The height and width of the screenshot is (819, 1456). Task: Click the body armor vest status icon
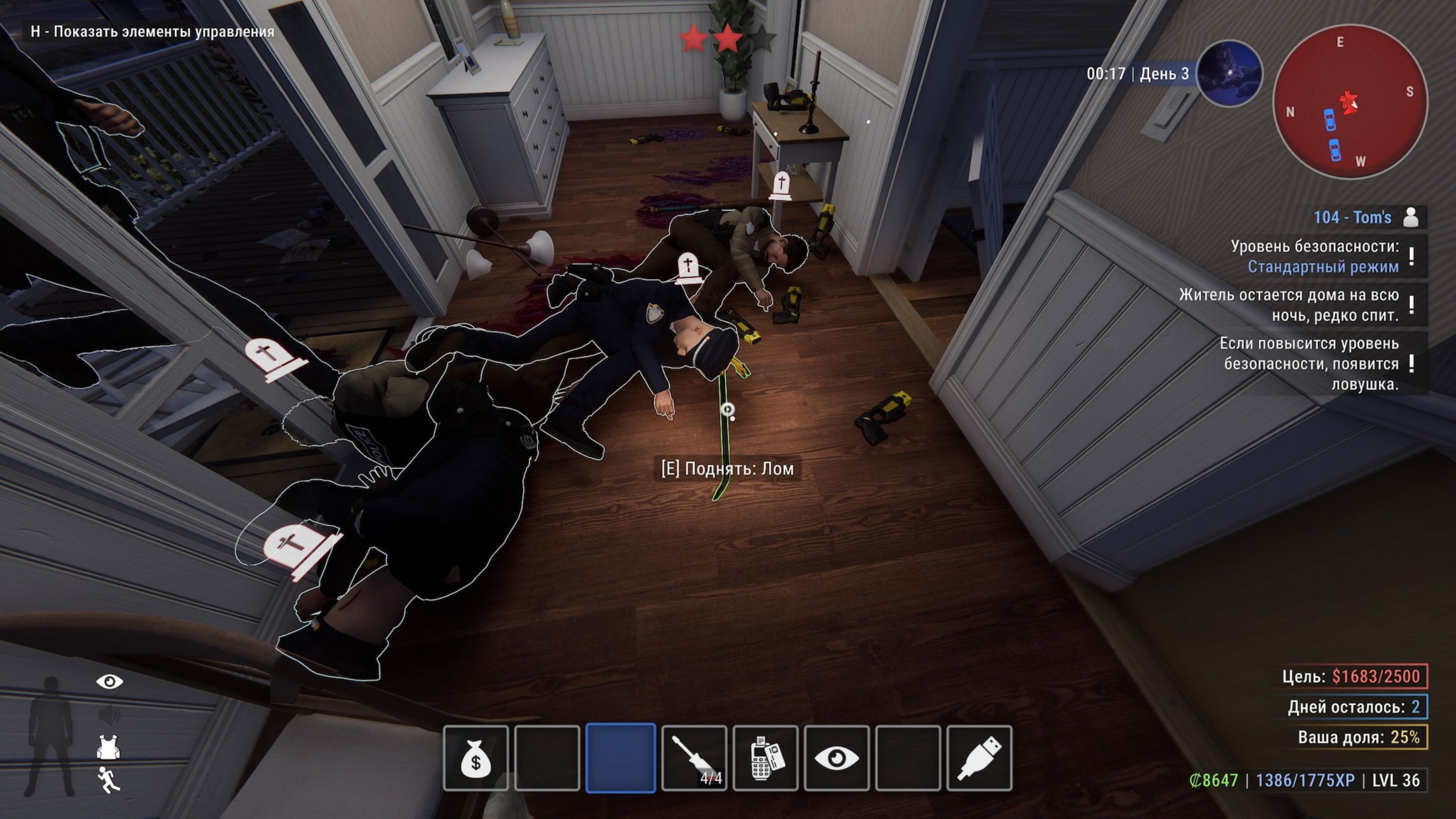107,747
